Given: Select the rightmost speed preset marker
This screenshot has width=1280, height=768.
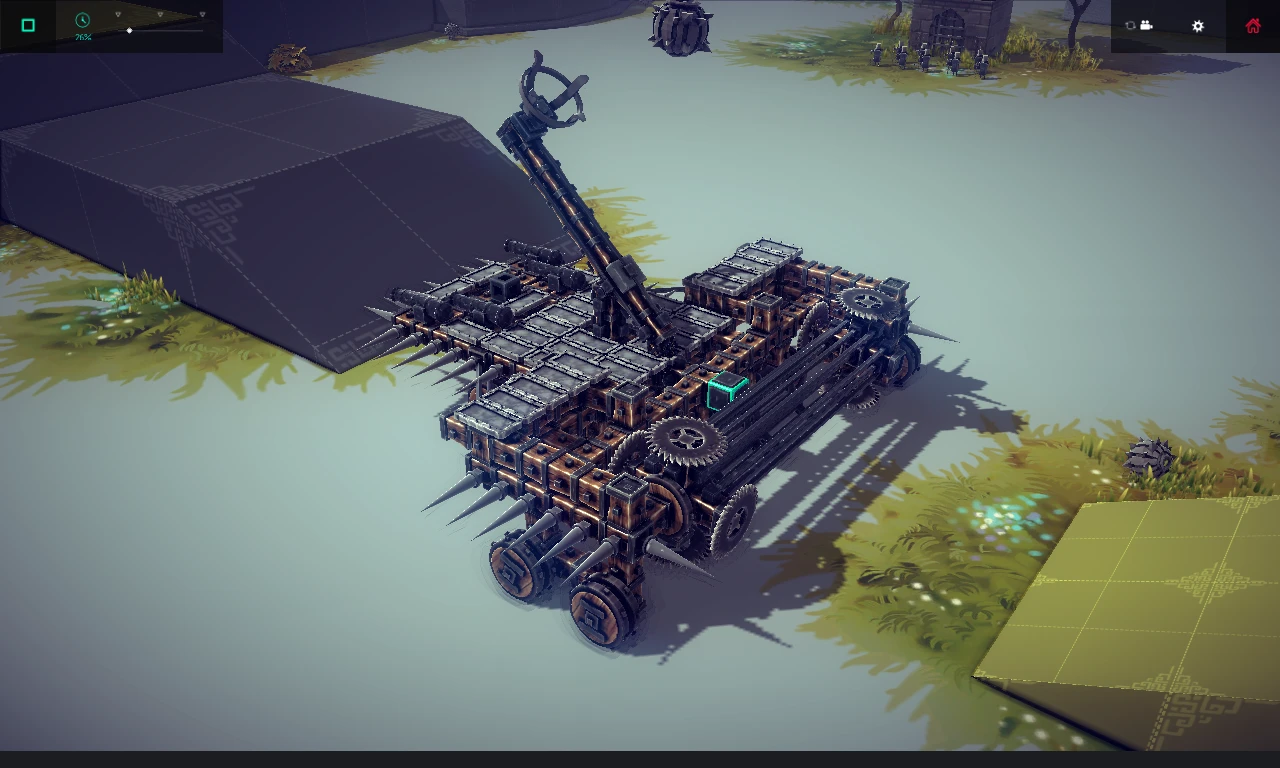Looking at the screenshot, I should click(202, 15).
